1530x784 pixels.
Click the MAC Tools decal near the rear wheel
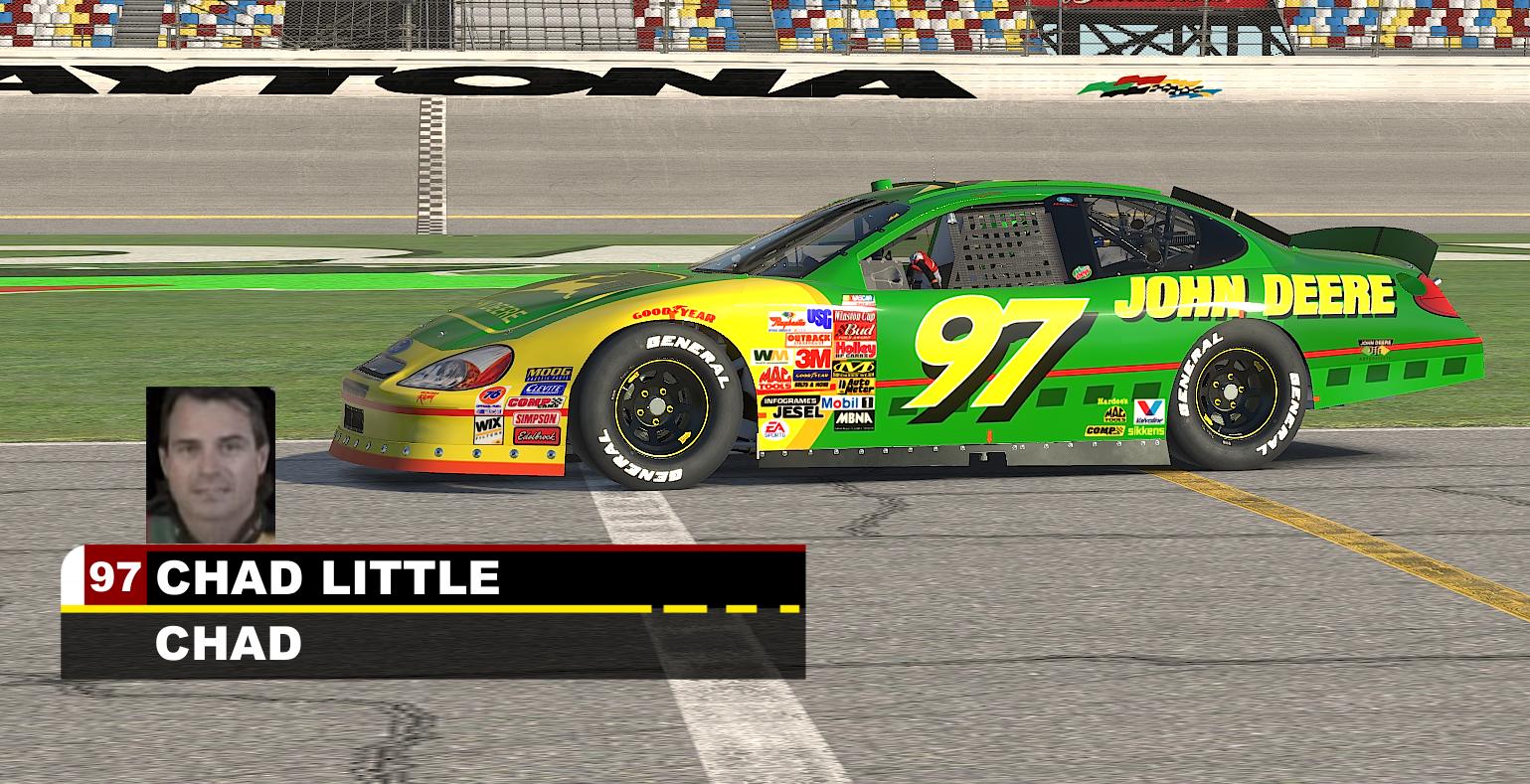point(1114,412)
